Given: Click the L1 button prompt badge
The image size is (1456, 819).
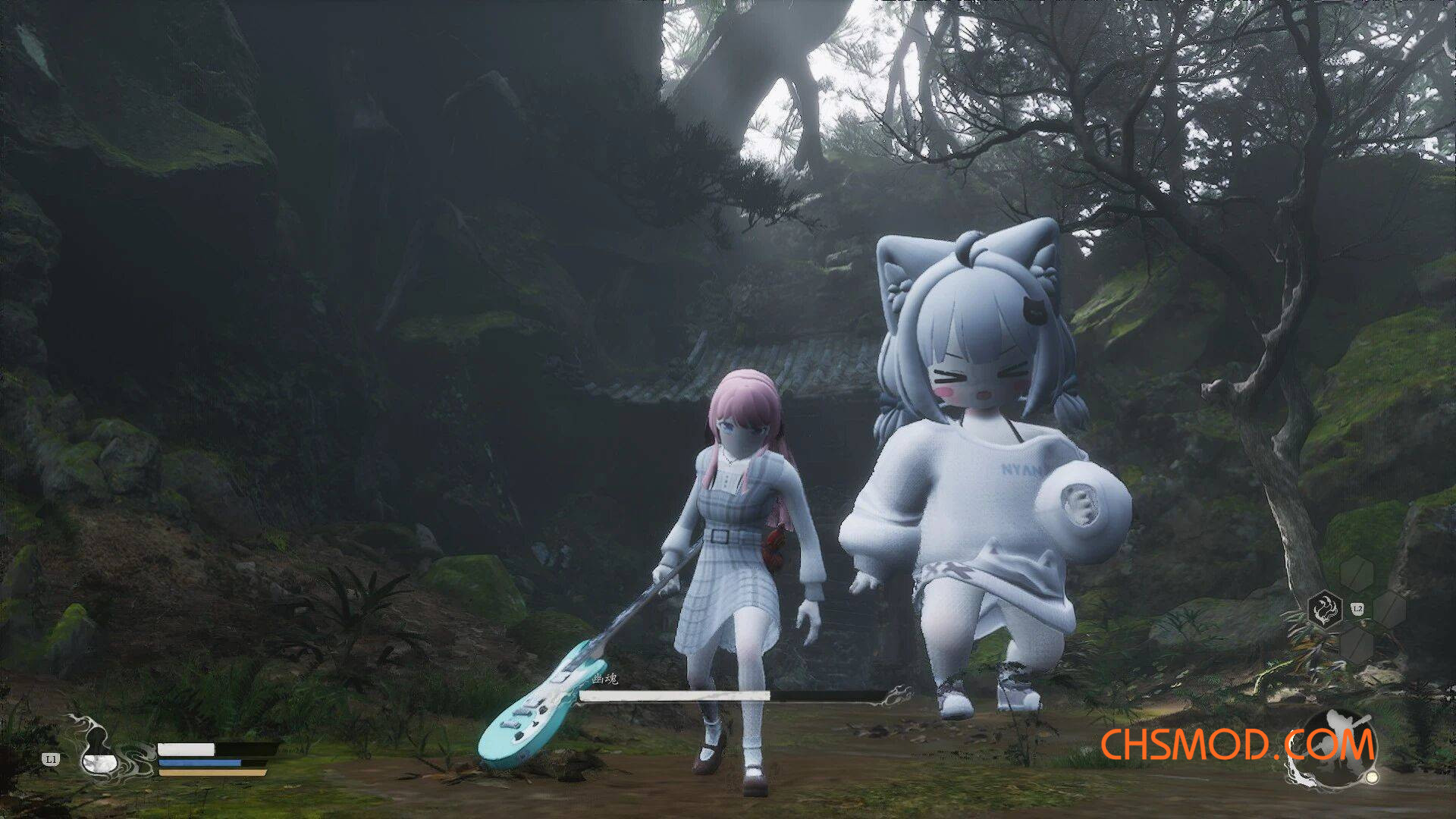Looking at the screenshot, I should pyautogui.click(x=50, y=758).
